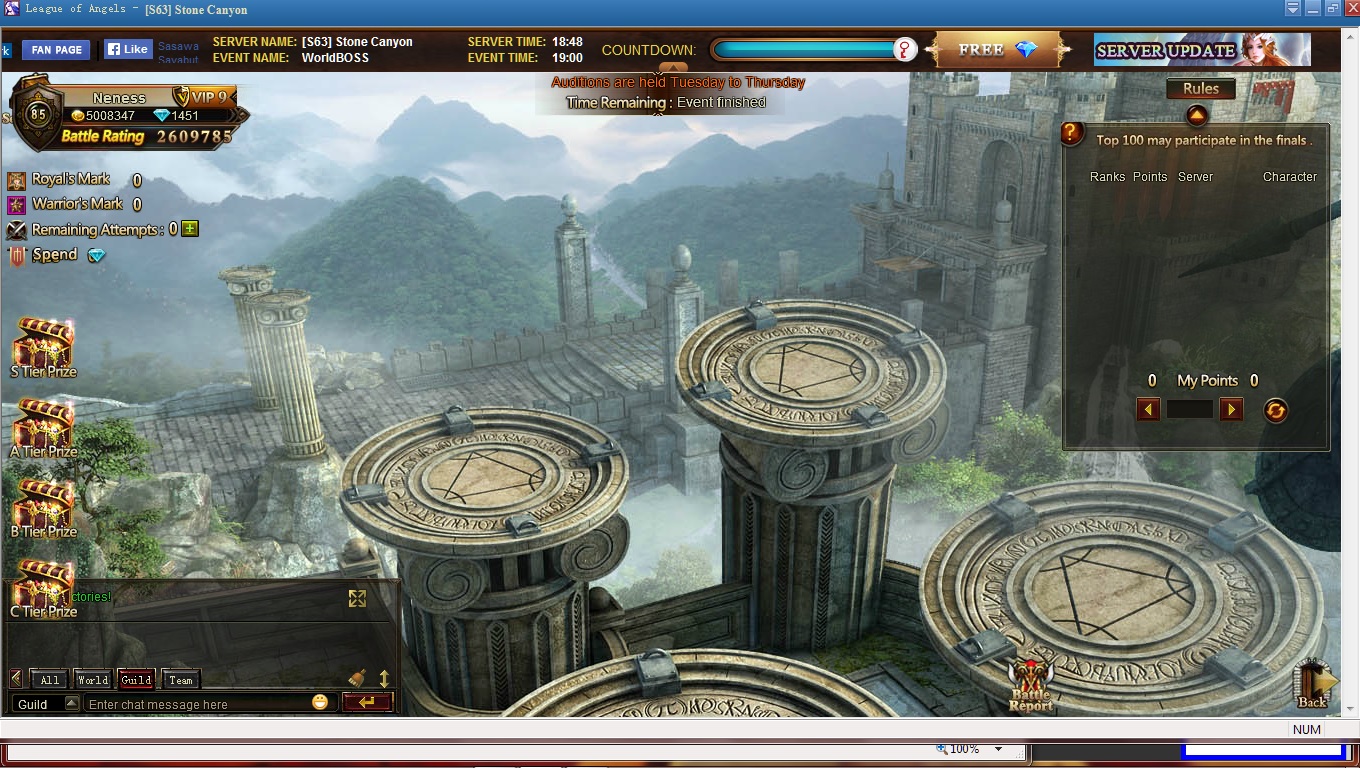Open the A Tier Prize chest
The width and height of the screenshot is (1360, 768).
(43, 426)
